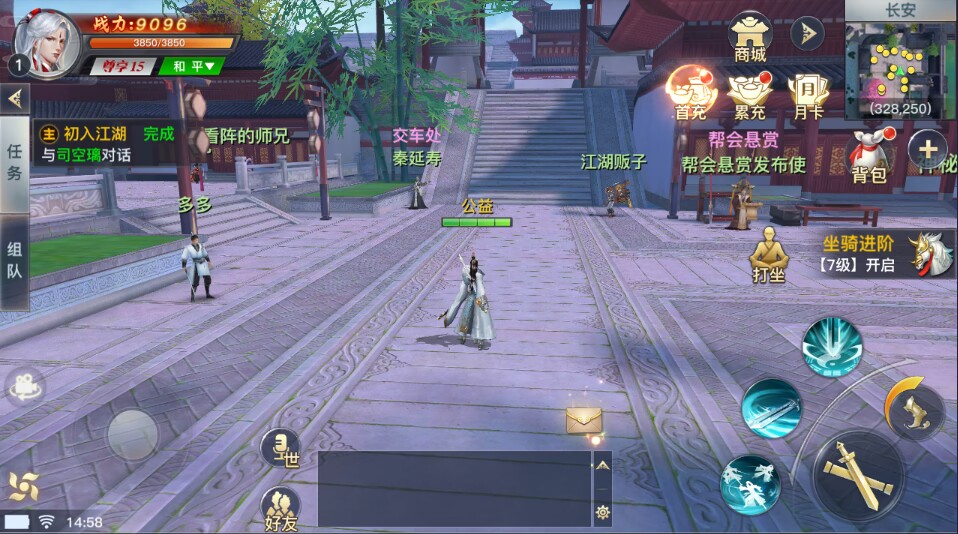Toggle the 和平 peace mode dropdown
This screenshot has width=958, height=534.
[194, 67]
